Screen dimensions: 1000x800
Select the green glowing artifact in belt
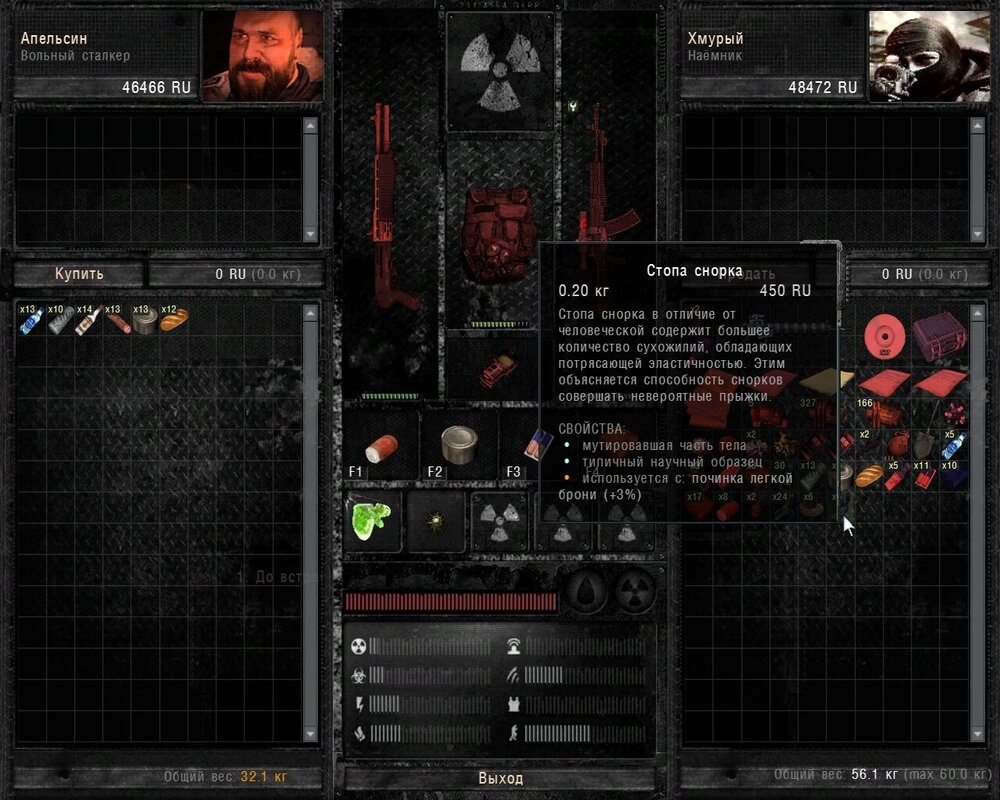click(372, 520)
